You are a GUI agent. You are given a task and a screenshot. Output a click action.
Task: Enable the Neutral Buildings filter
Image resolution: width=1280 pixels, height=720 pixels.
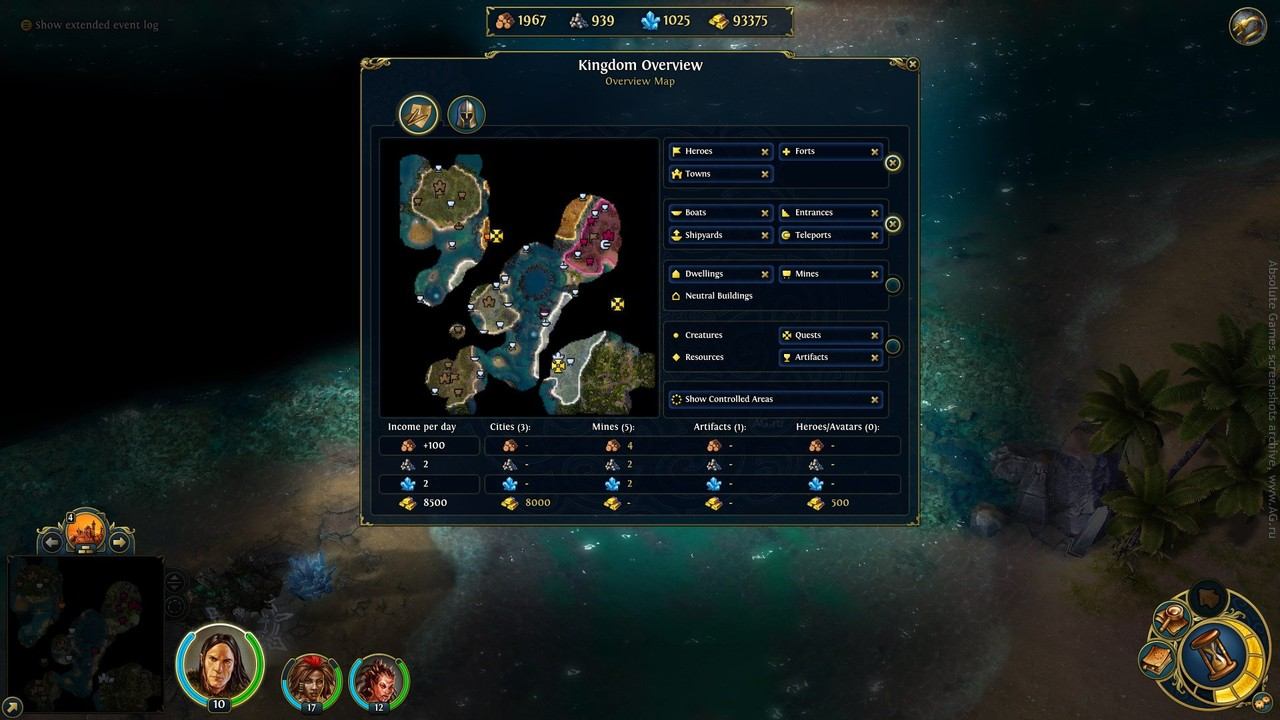(718, 296)
